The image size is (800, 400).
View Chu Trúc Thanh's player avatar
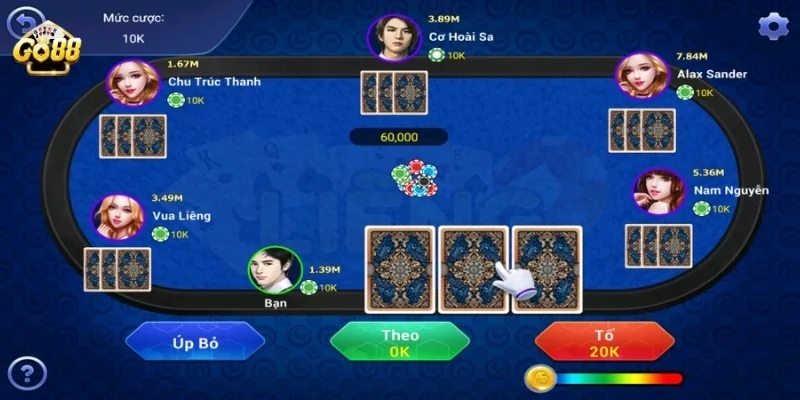click(133, 82)
